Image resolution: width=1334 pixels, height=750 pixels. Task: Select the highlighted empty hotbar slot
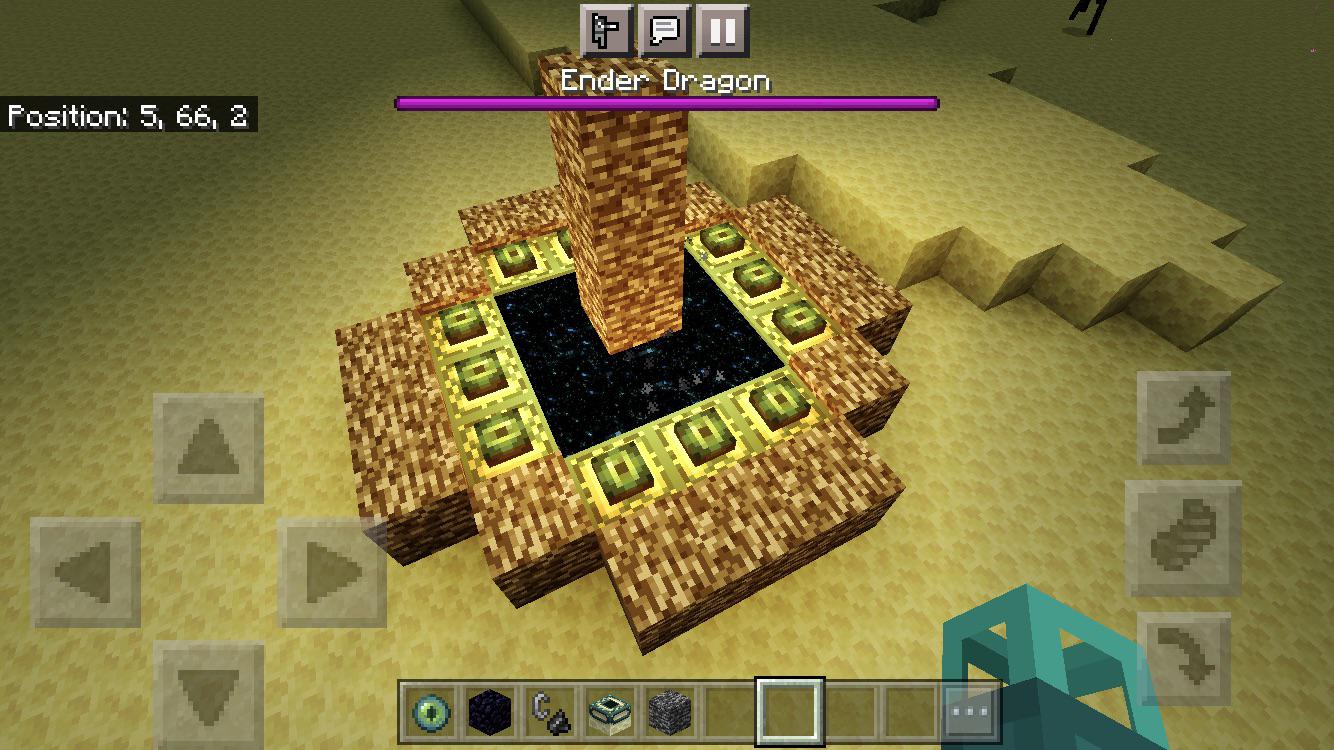point(790,710)
